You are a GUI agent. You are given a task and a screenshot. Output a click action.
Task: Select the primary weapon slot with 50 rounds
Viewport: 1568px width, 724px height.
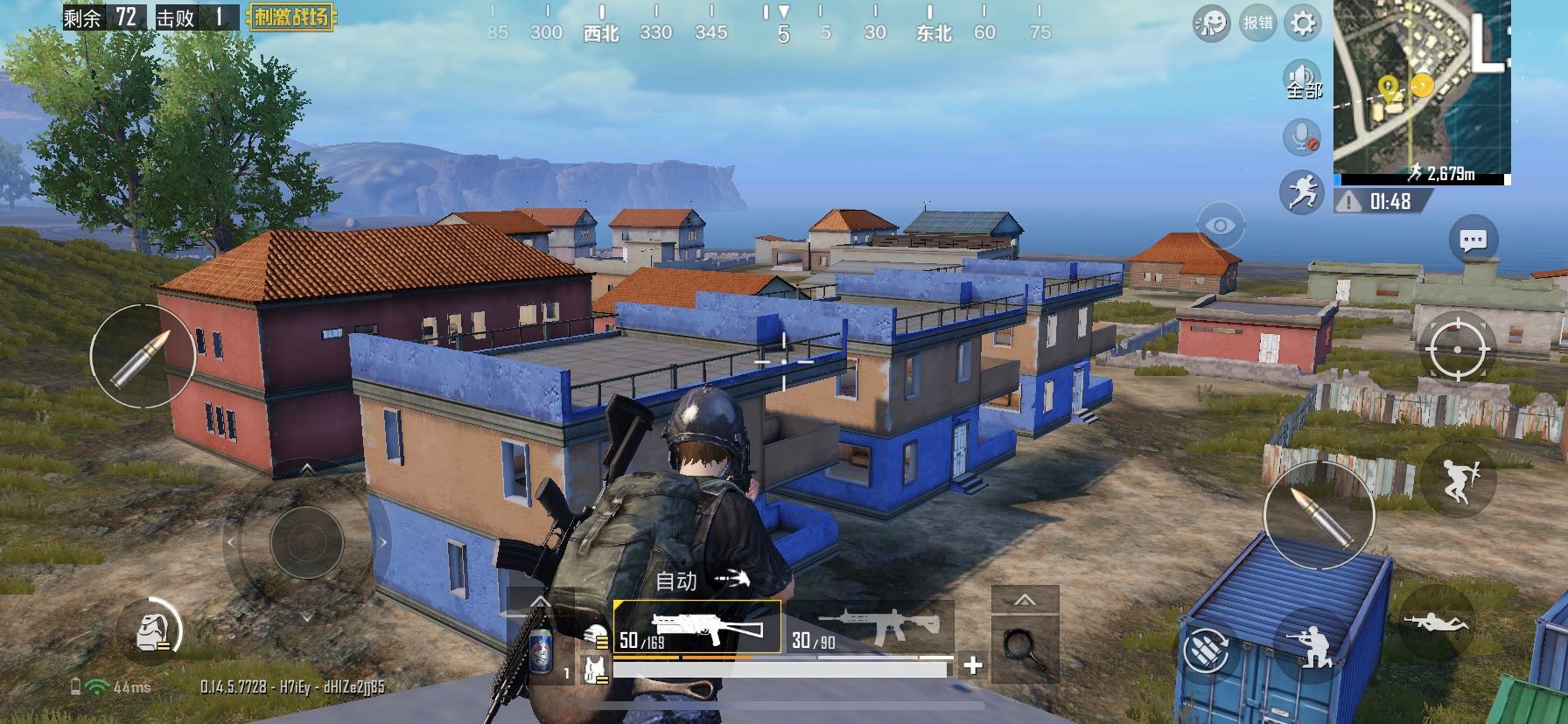(697, 628)
